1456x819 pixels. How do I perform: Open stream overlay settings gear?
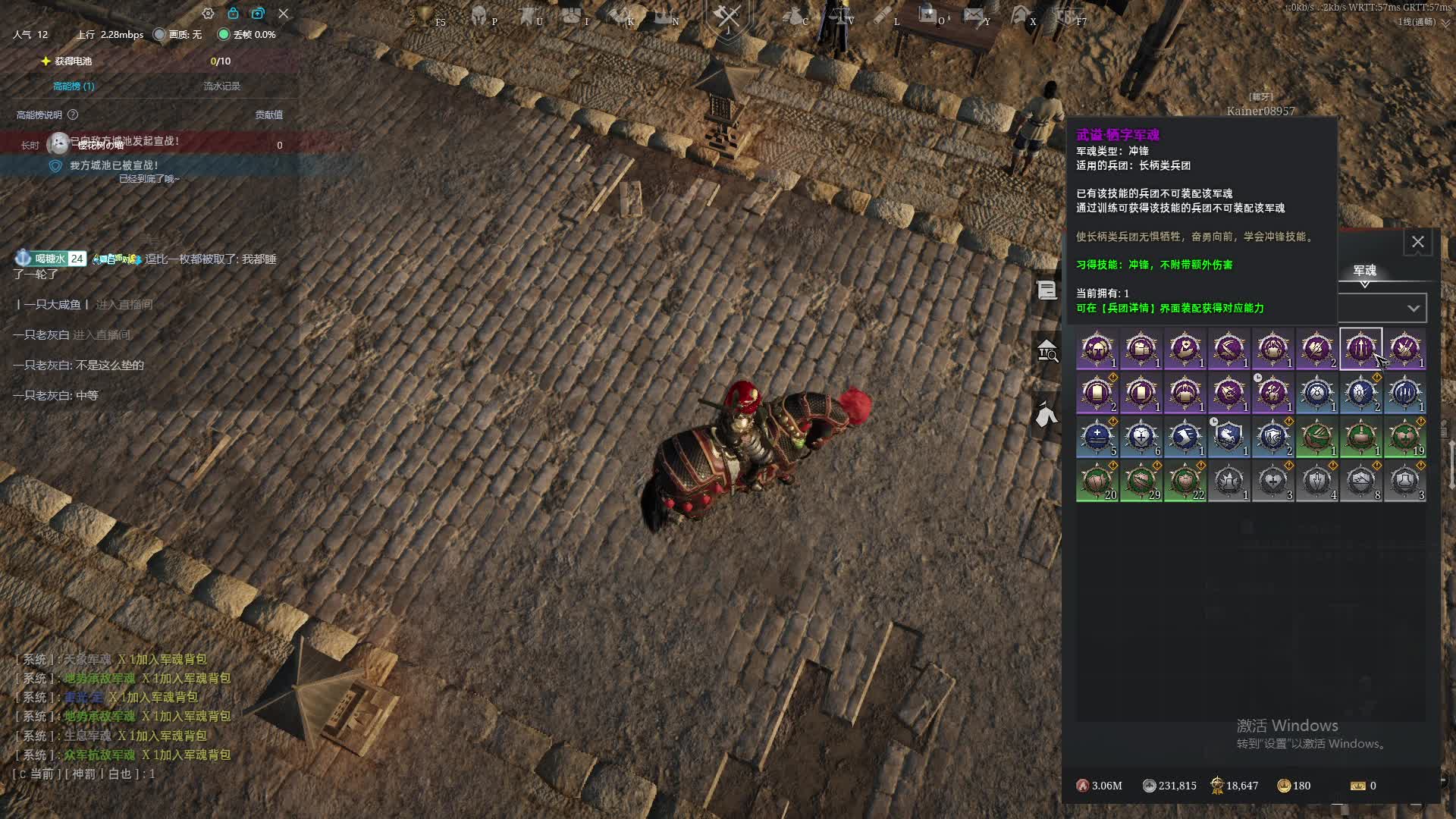pyautogui.click(x=208, y=14)
